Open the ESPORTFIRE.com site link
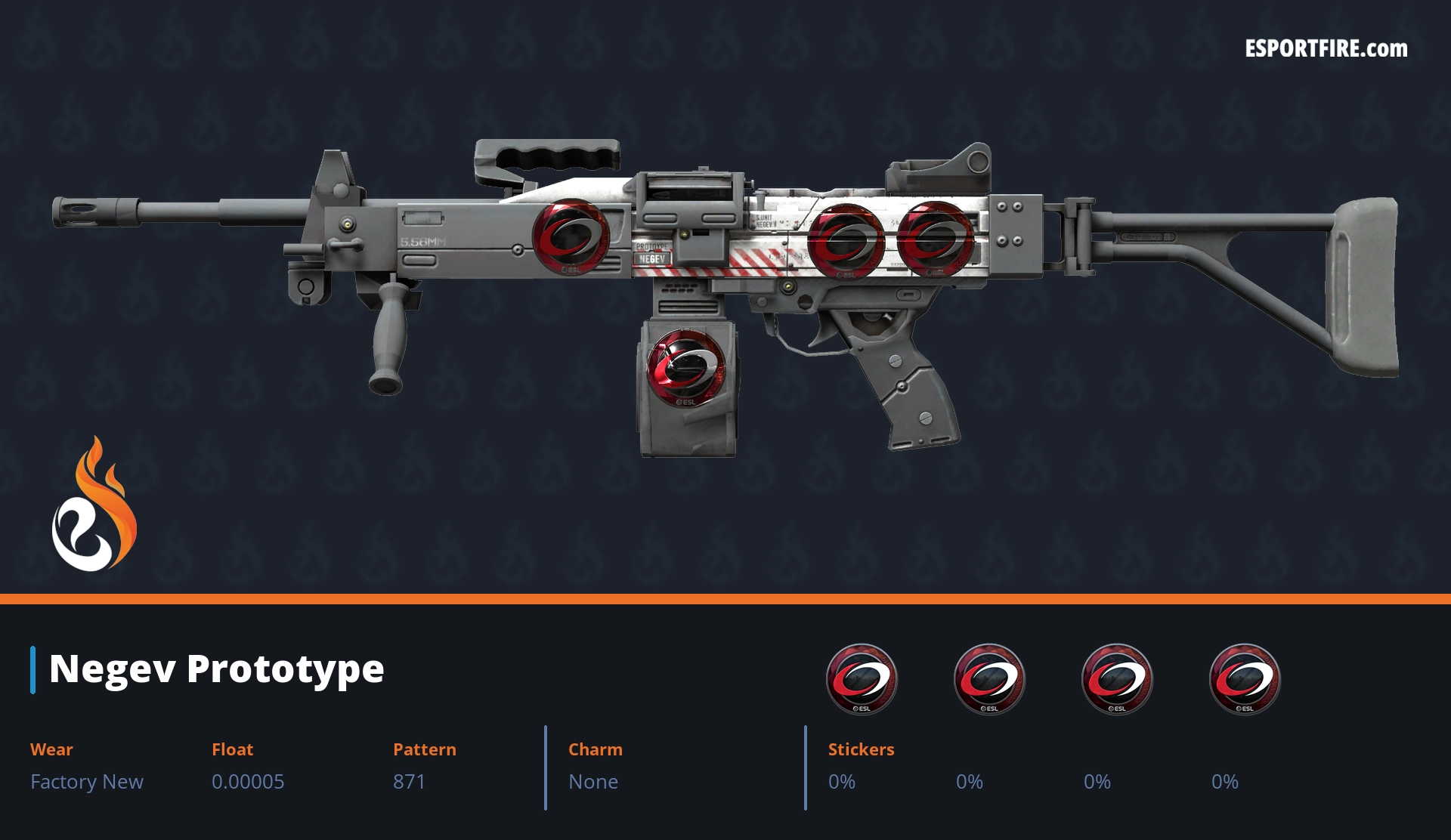This screenshot has width=1451, height=840. (x=1326, y=49)
